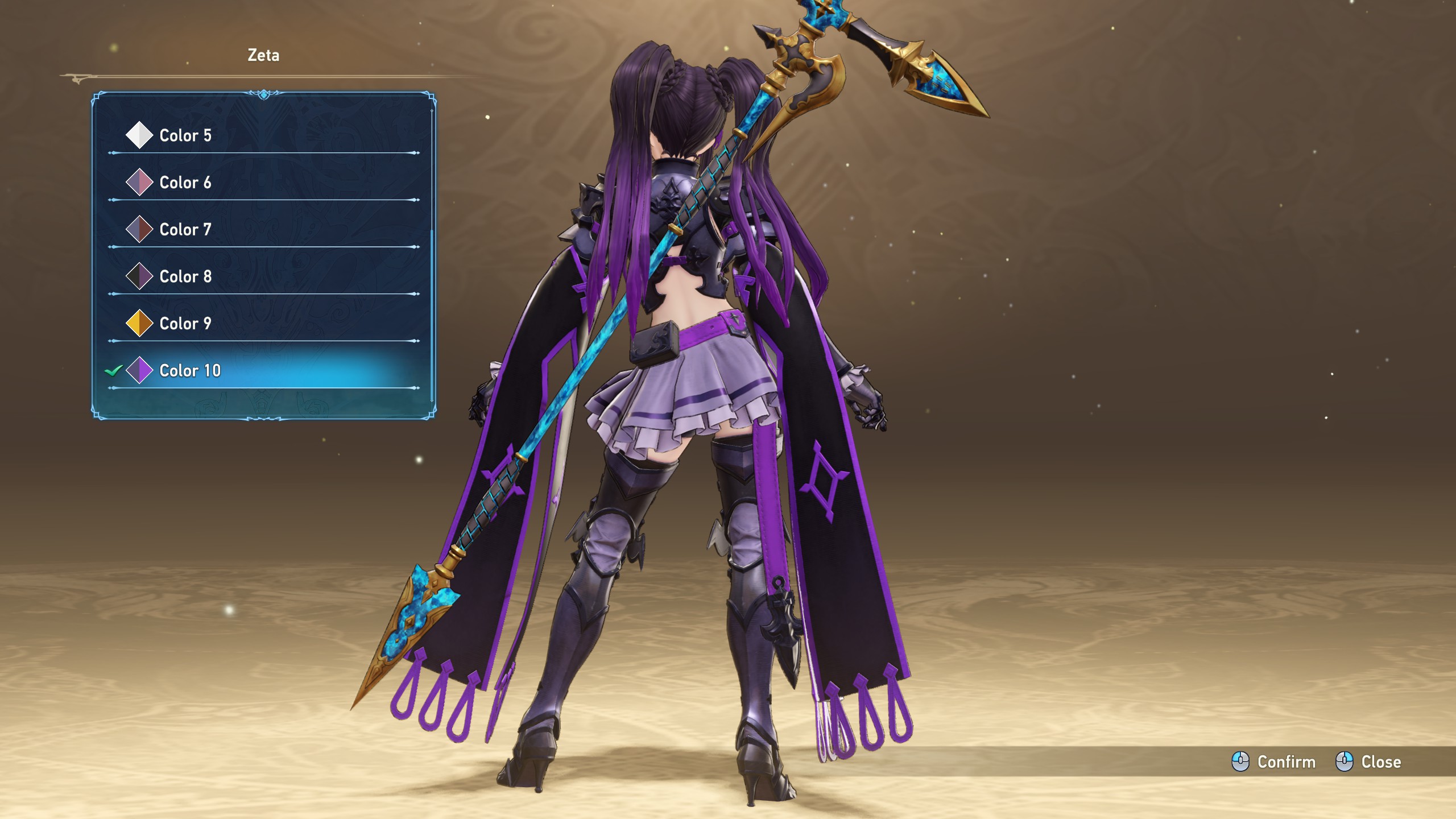
Task: Close the color menu
Action: click(x=1368, y=762)
